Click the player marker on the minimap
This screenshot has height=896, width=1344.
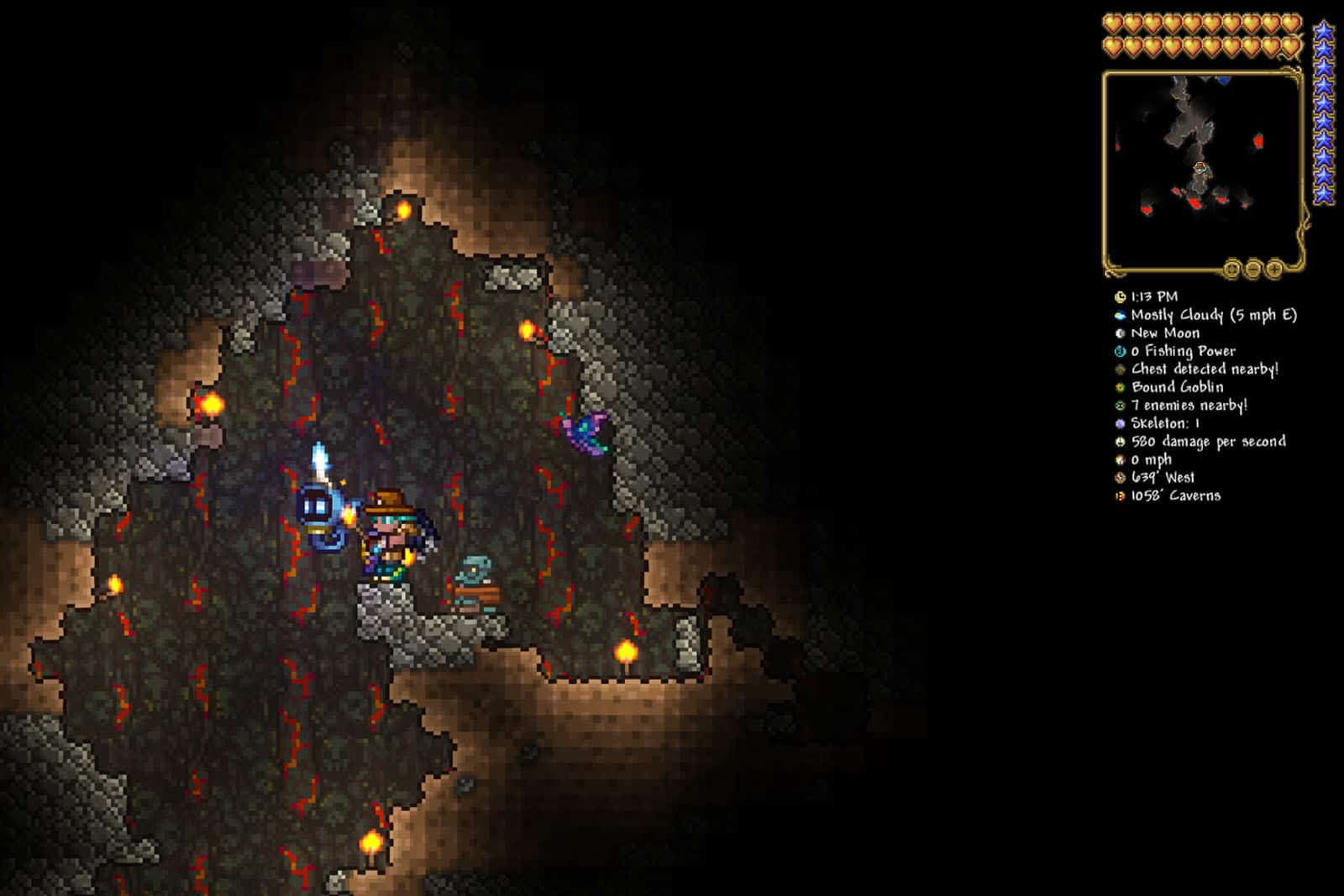(x=1201, y=168)
